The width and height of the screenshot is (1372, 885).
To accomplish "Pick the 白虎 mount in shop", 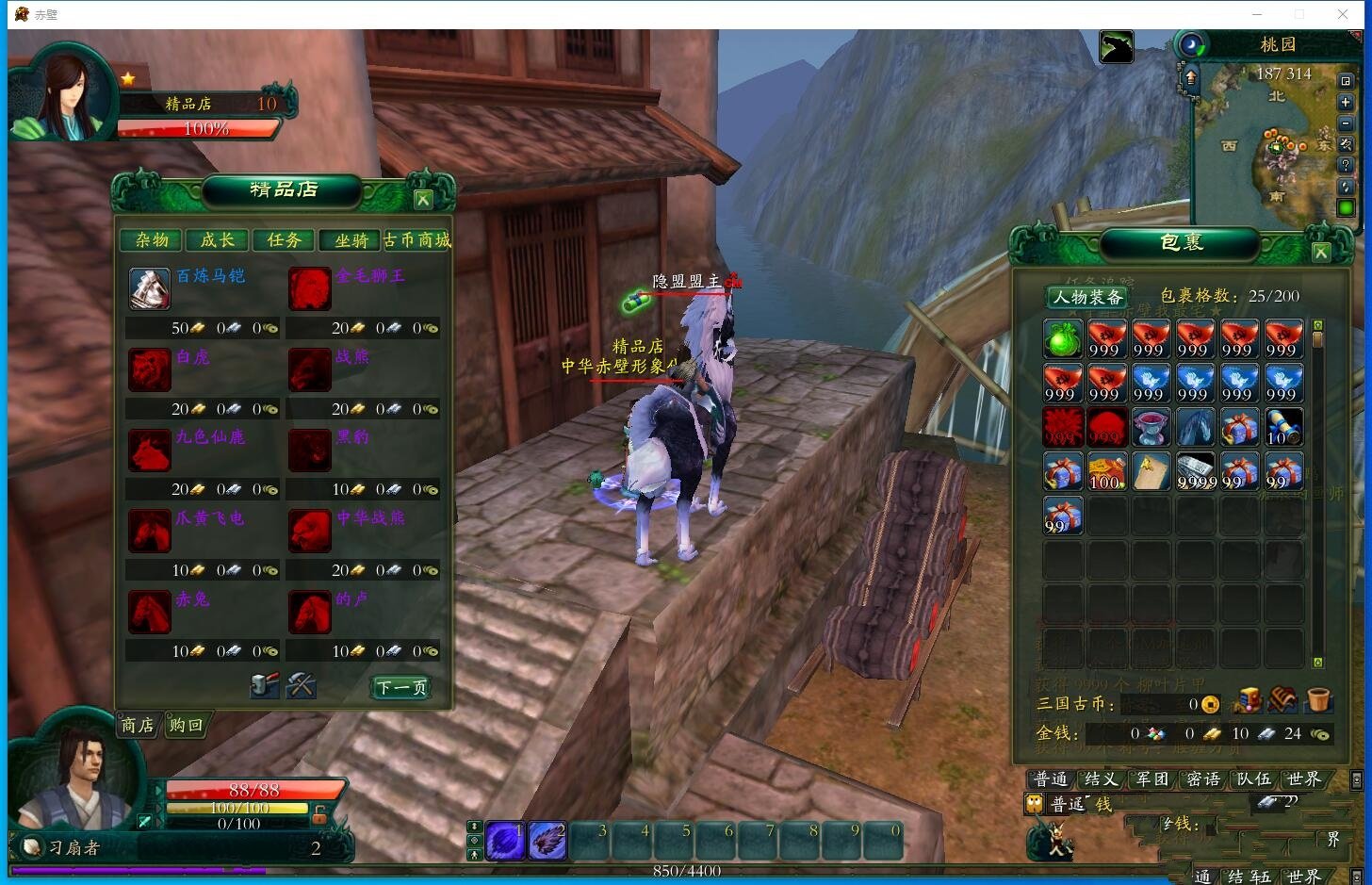I will 150,369.
